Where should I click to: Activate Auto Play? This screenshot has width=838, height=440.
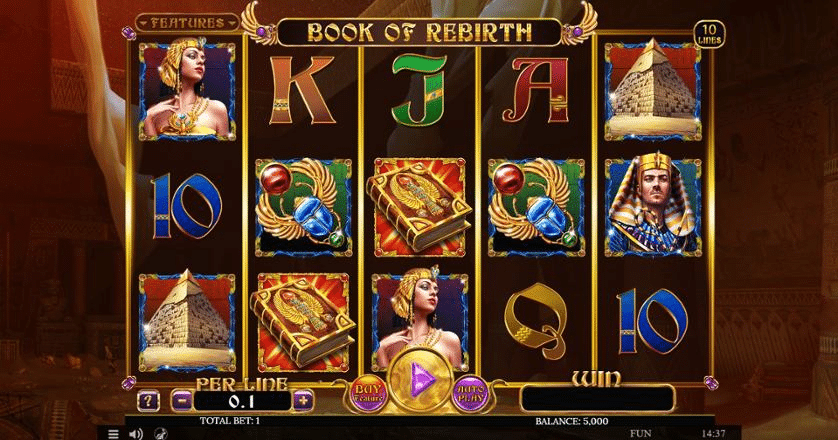471,392
